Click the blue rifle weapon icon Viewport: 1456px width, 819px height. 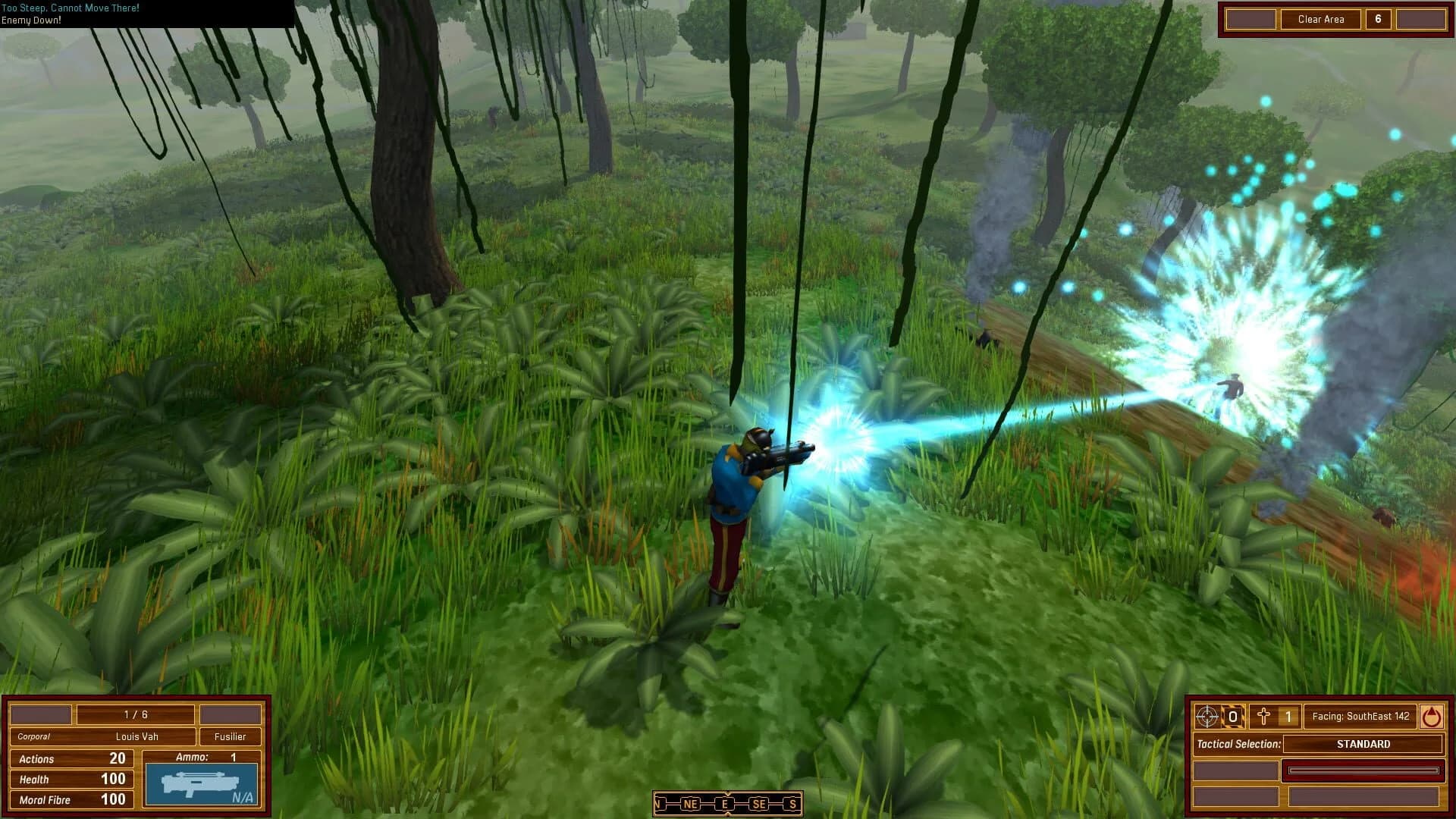199,781
